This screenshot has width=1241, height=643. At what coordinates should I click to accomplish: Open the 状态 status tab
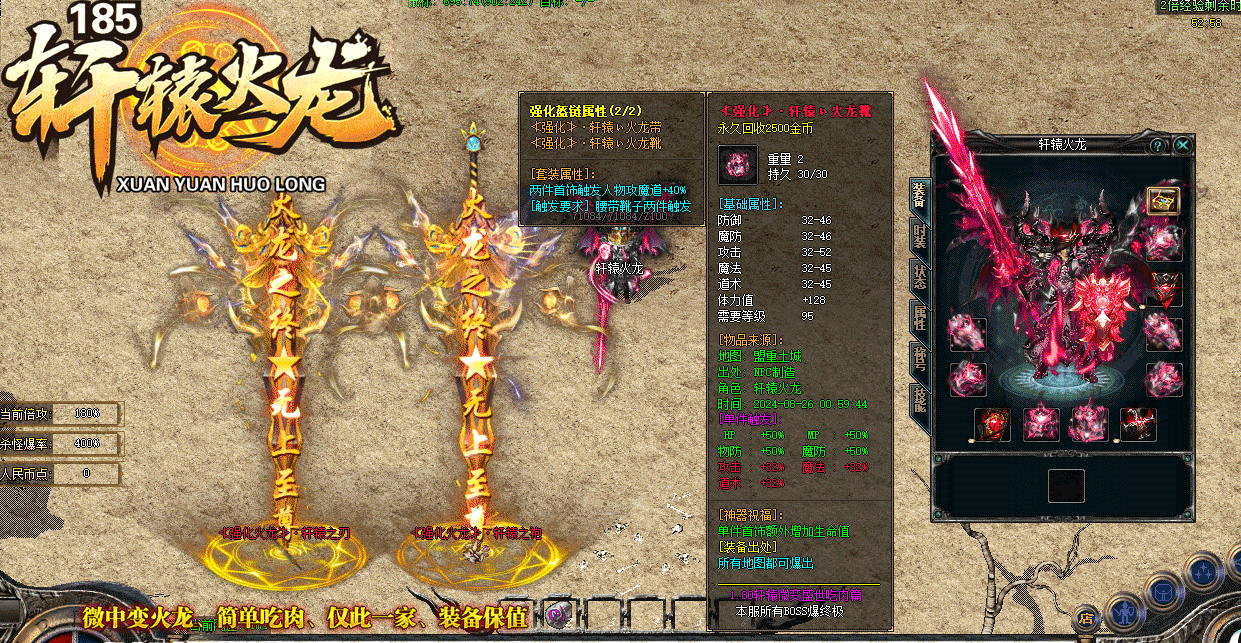pyautogui.click(x=918, y=277)
